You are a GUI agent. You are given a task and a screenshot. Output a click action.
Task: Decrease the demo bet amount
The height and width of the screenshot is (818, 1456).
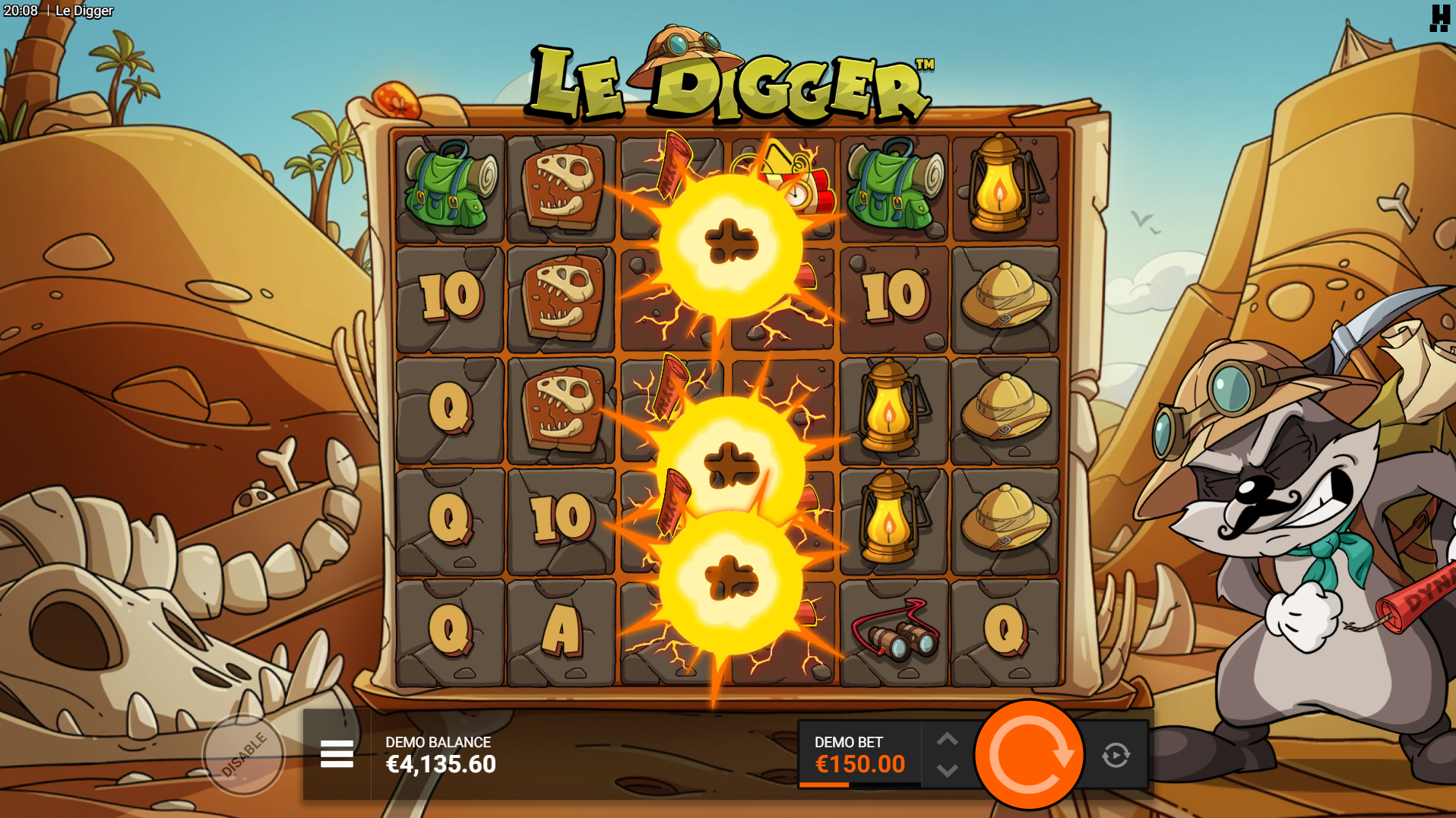(x=947, y=771)
